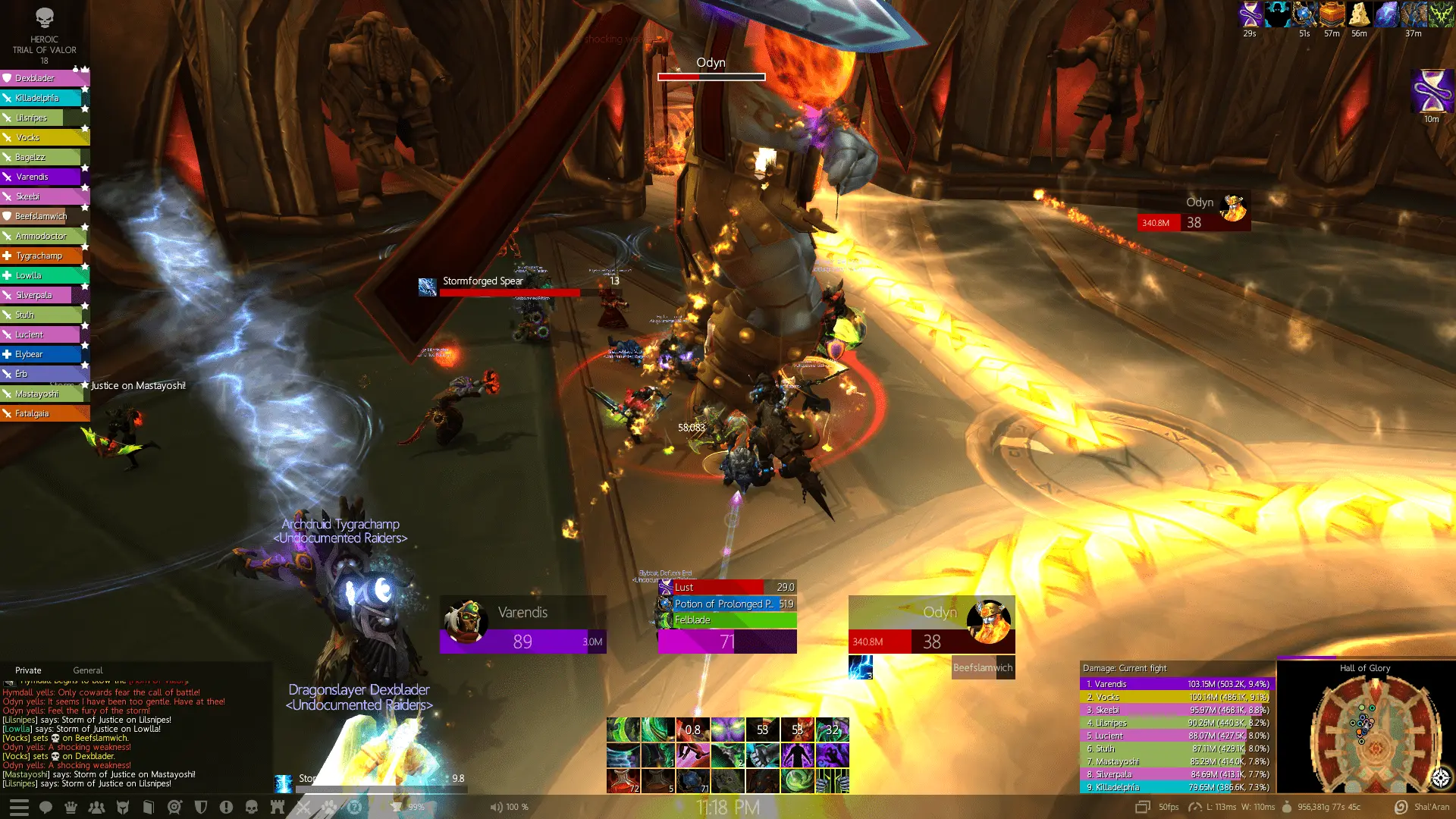Viewport: 1456px width, 819px height.
Task: Open the group finder skull icon
Action: [x=252, y=808]
